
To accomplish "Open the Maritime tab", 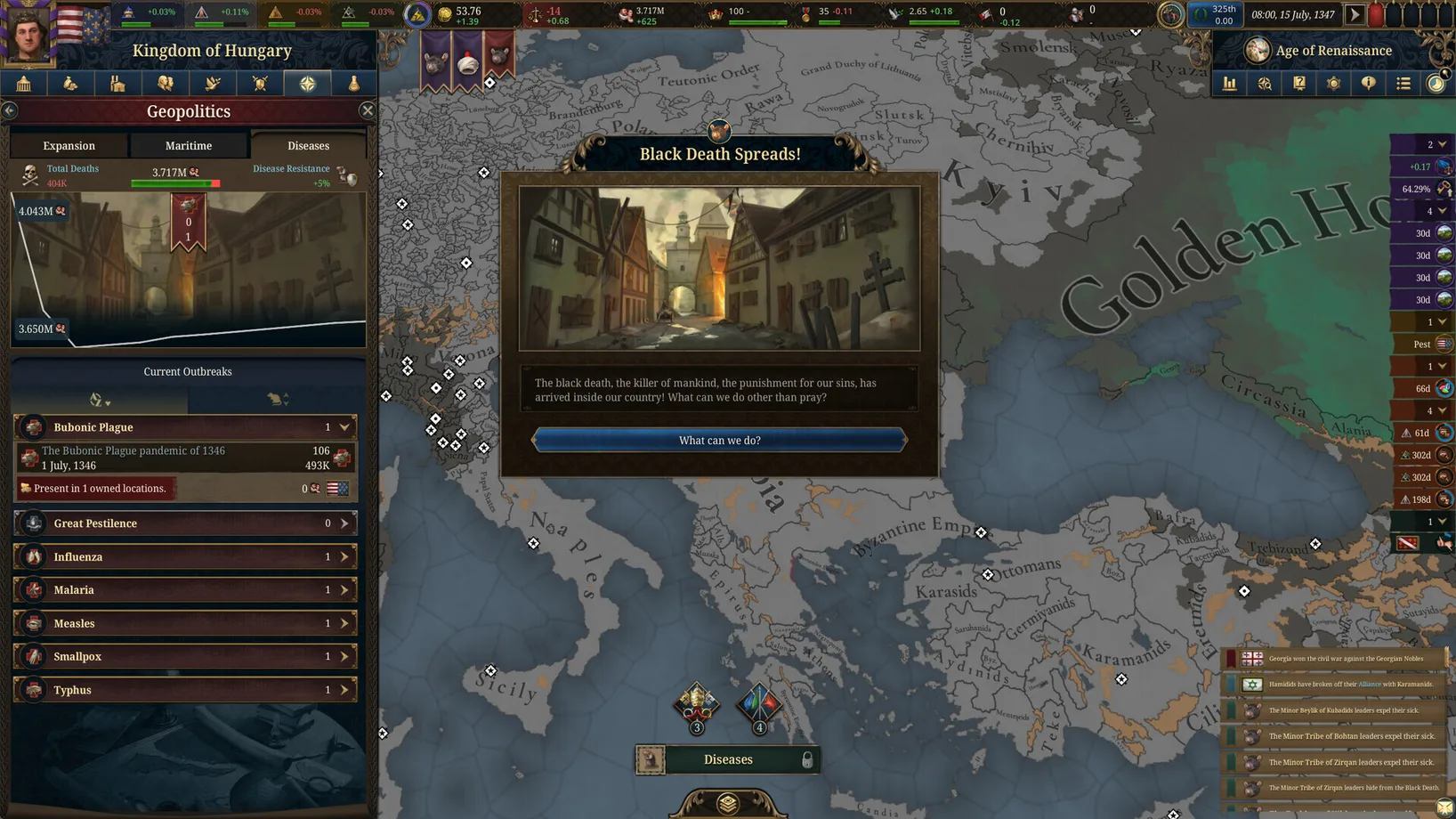I will click(189, 145).
